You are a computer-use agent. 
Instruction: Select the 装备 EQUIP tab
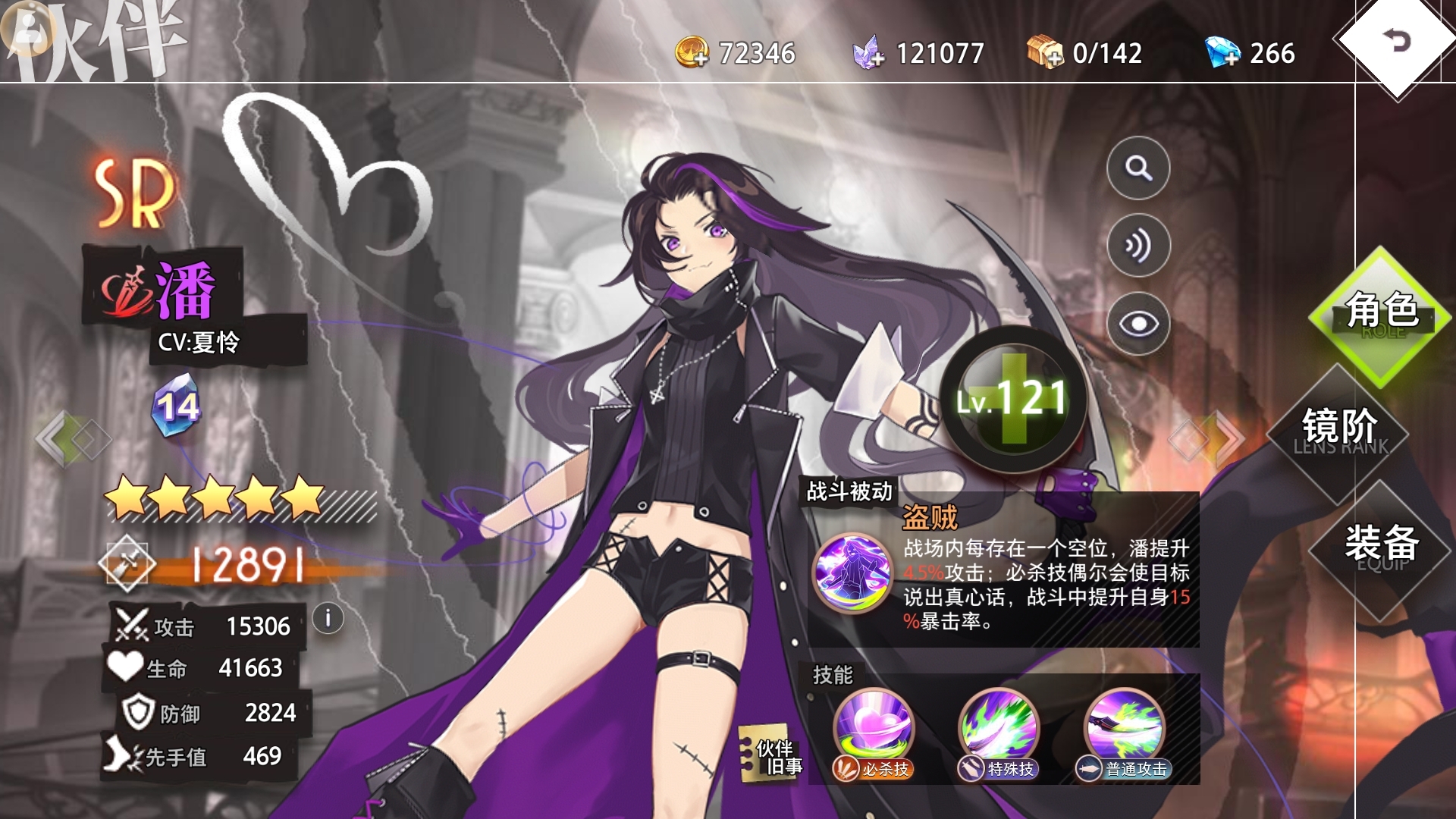1381,546
